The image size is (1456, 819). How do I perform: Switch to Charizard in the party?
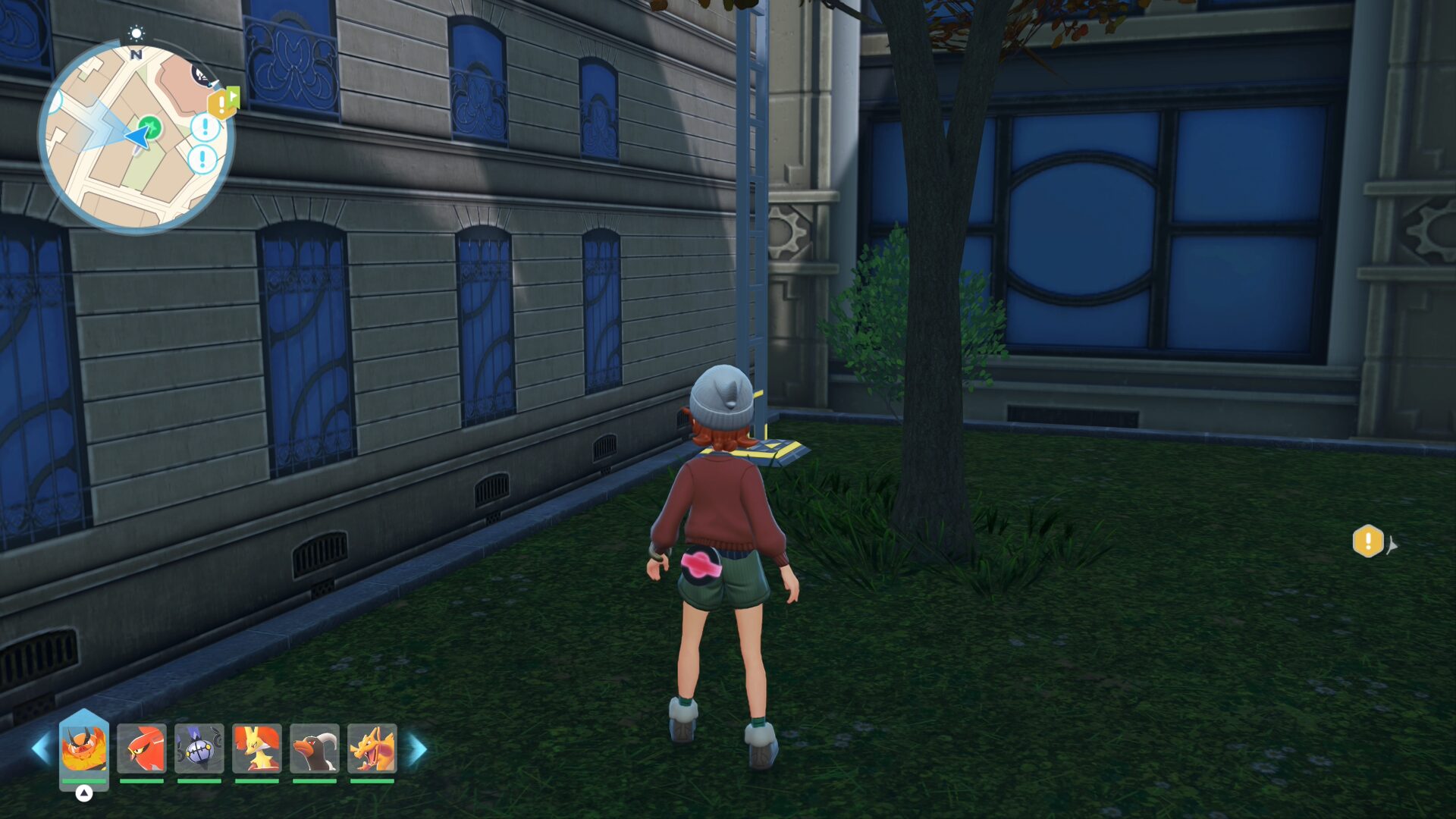(x=372, y=748)
